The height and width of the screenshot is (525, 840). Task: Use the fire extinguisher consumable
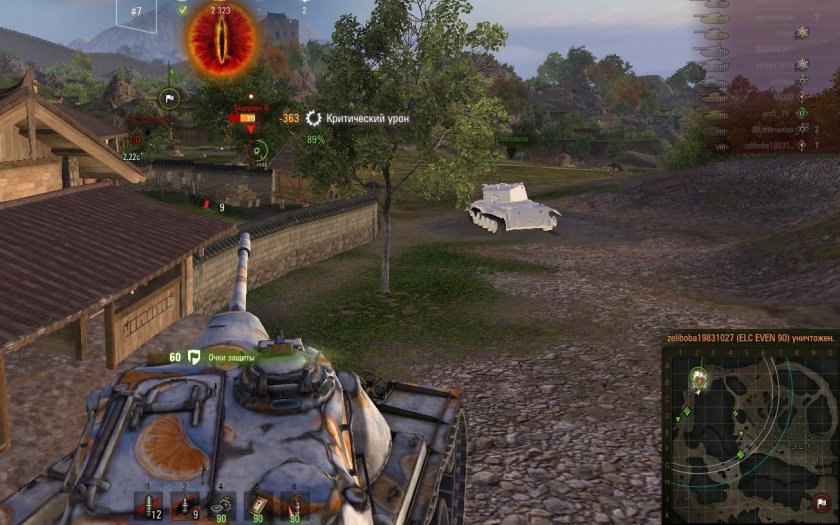[x=294, y=505]
